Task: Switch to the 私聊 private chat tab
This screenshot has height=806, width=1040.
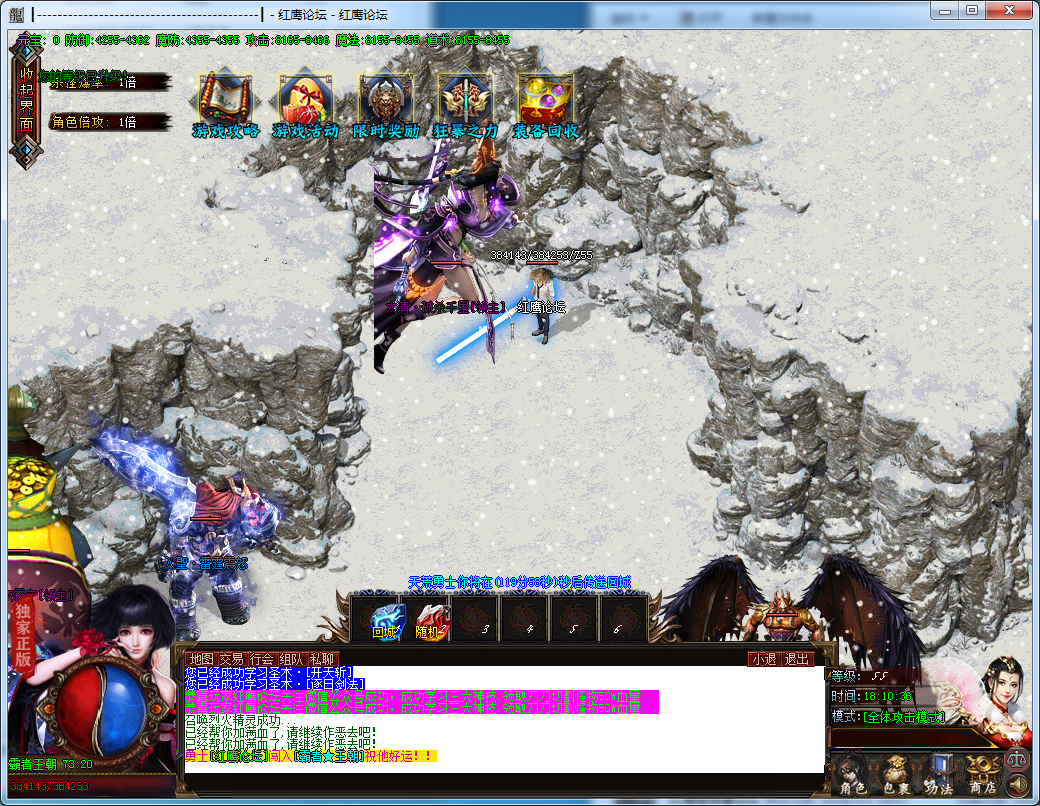Action: coord(322,659)
